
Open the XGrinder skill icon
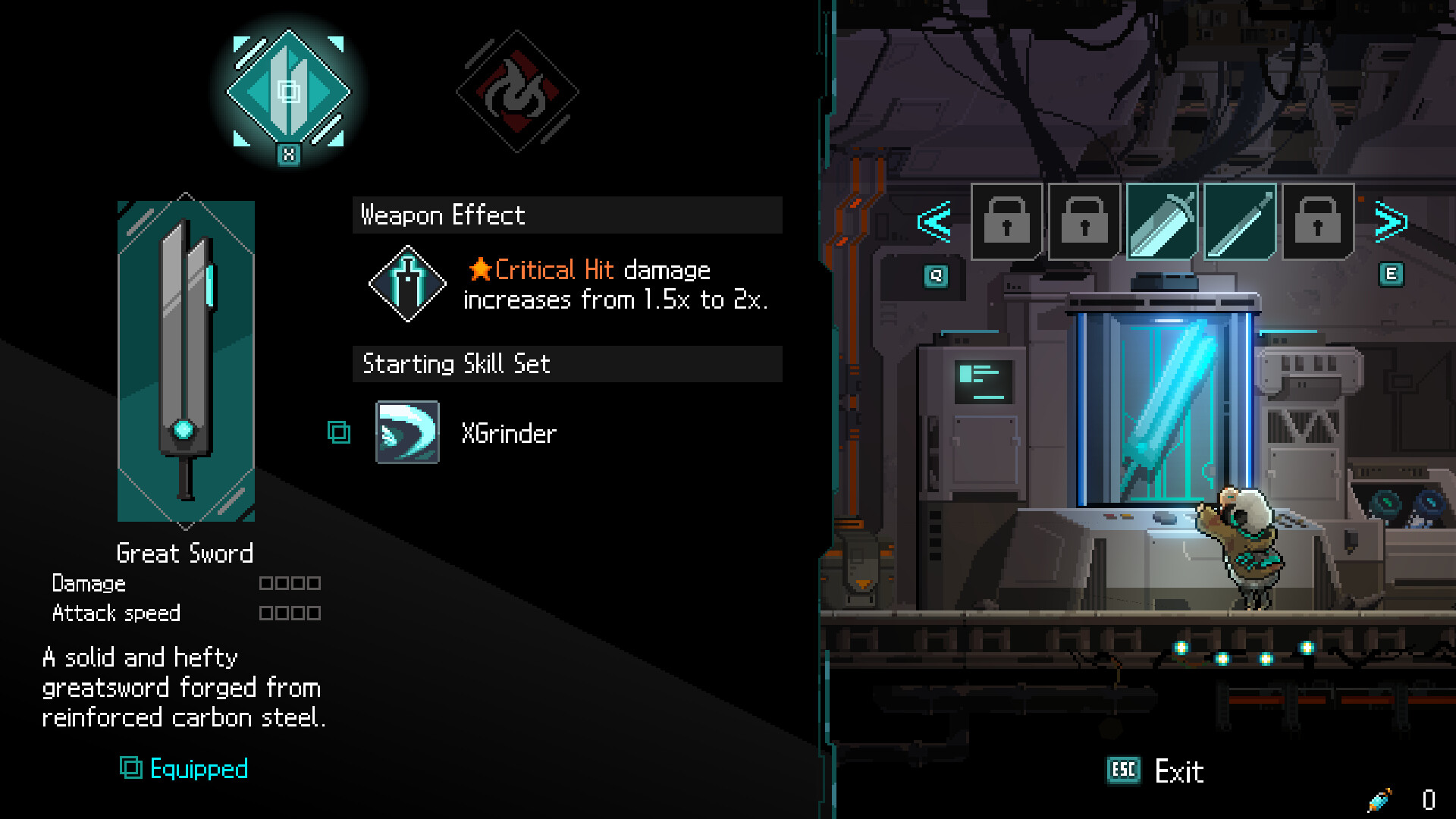pyautogui.click(x=407, y=432)
